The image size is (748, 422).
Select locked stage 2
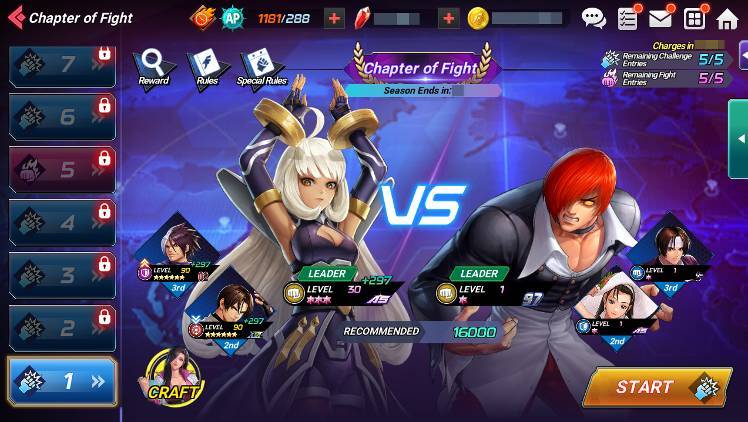click(61, 328)
